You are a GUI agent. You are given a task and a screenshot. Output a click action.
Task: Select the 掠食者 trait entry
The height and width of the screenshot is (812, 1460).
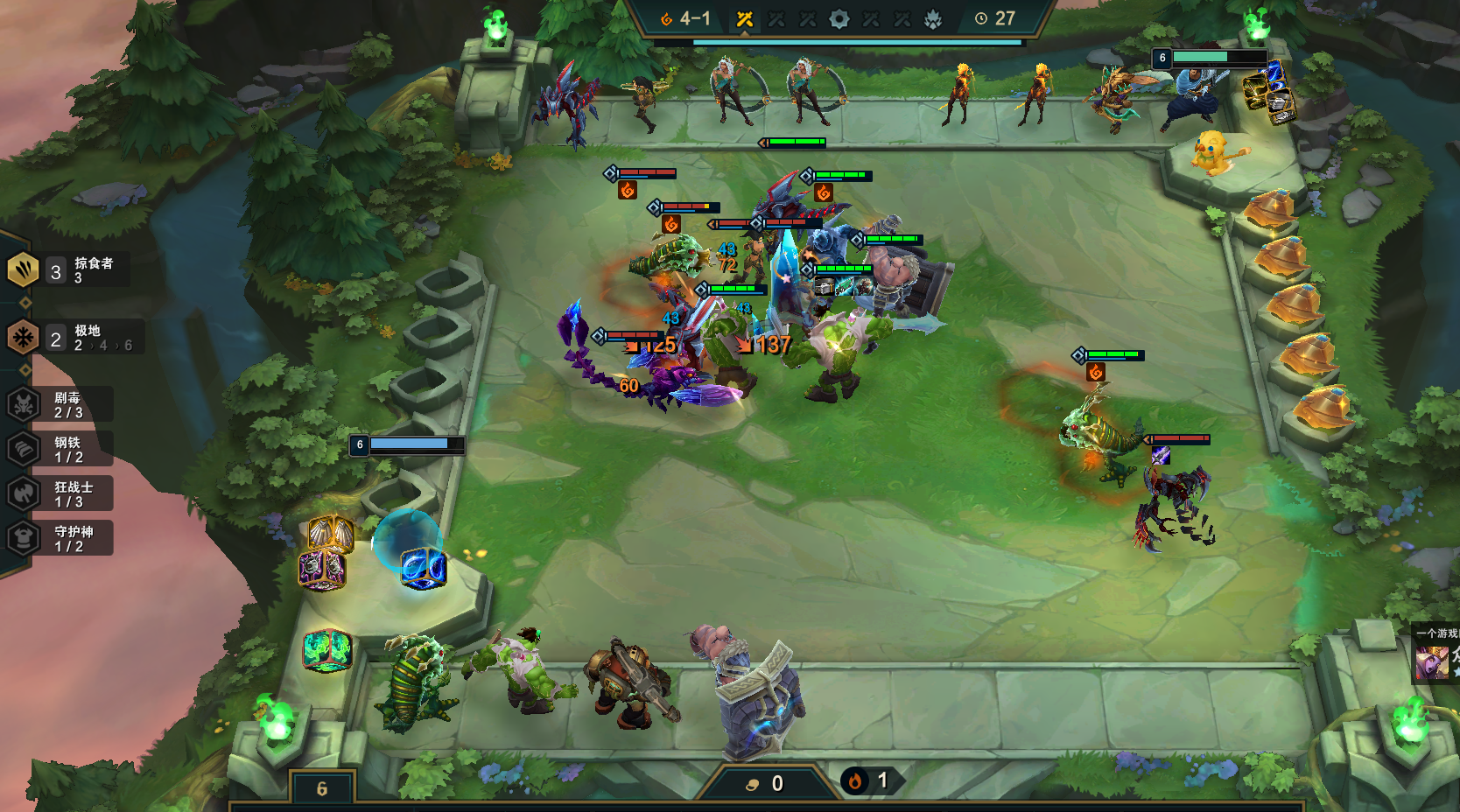pyautogui.click(x=68, y=269)
